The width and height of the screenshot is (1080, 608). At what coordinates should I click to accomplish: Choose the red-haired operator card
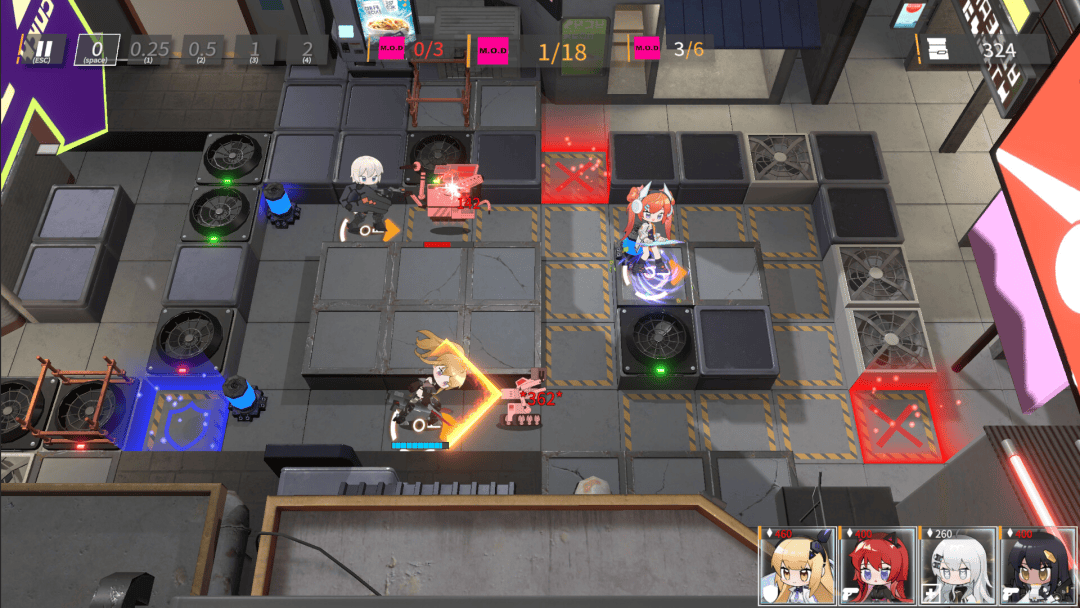click(x=877, y=567)
